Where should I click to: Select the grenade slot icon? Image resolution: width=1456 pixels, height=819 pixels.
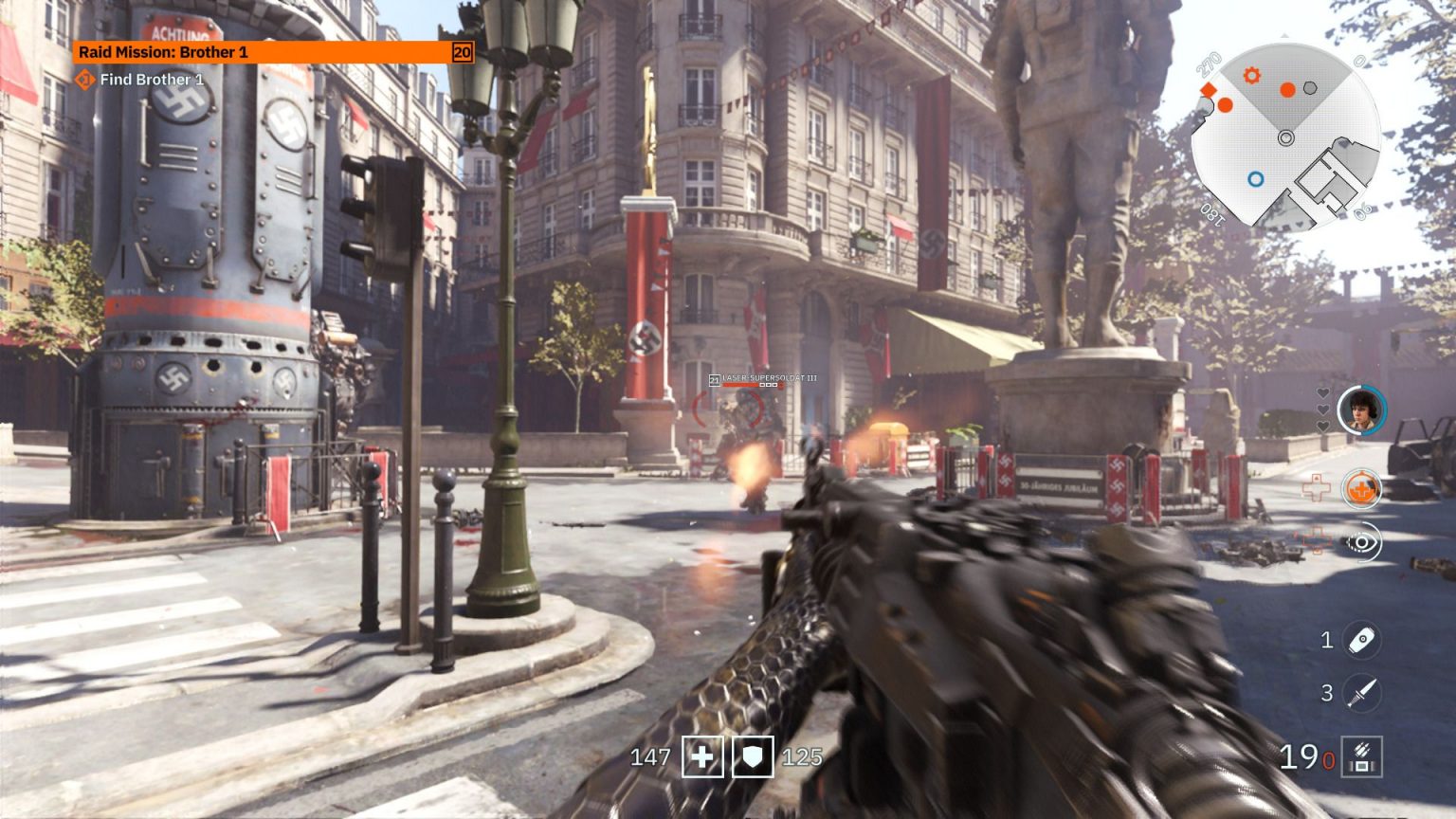1362,641
